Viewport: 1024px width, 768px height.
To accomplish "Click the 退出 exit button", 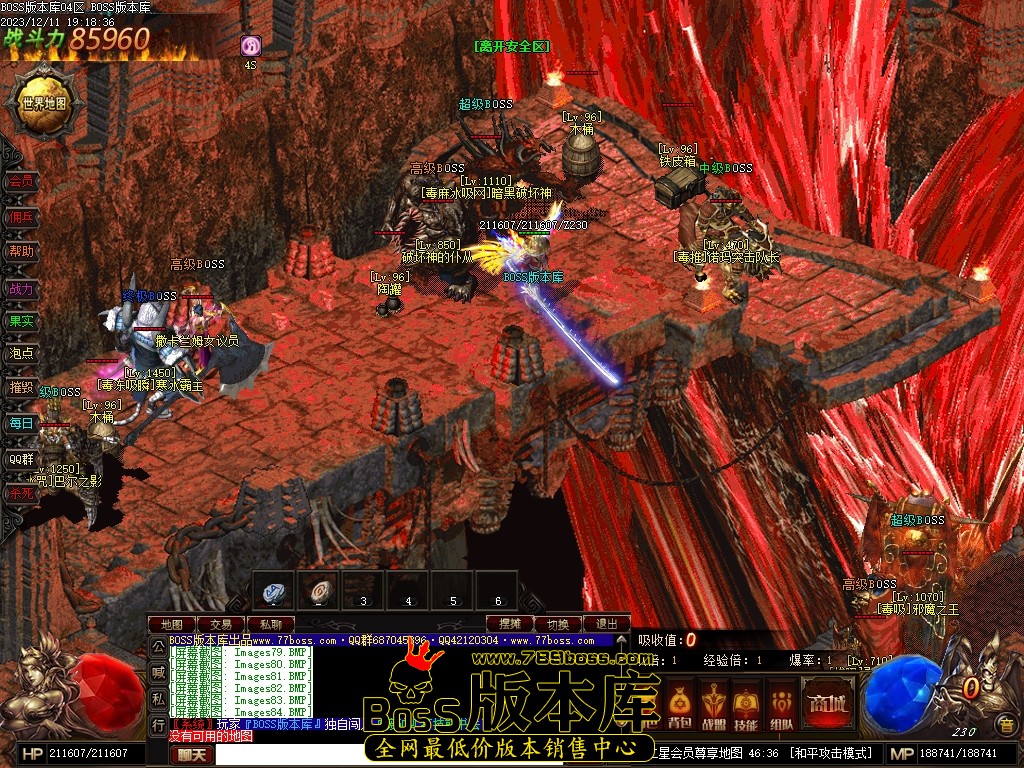I will 606,624.
